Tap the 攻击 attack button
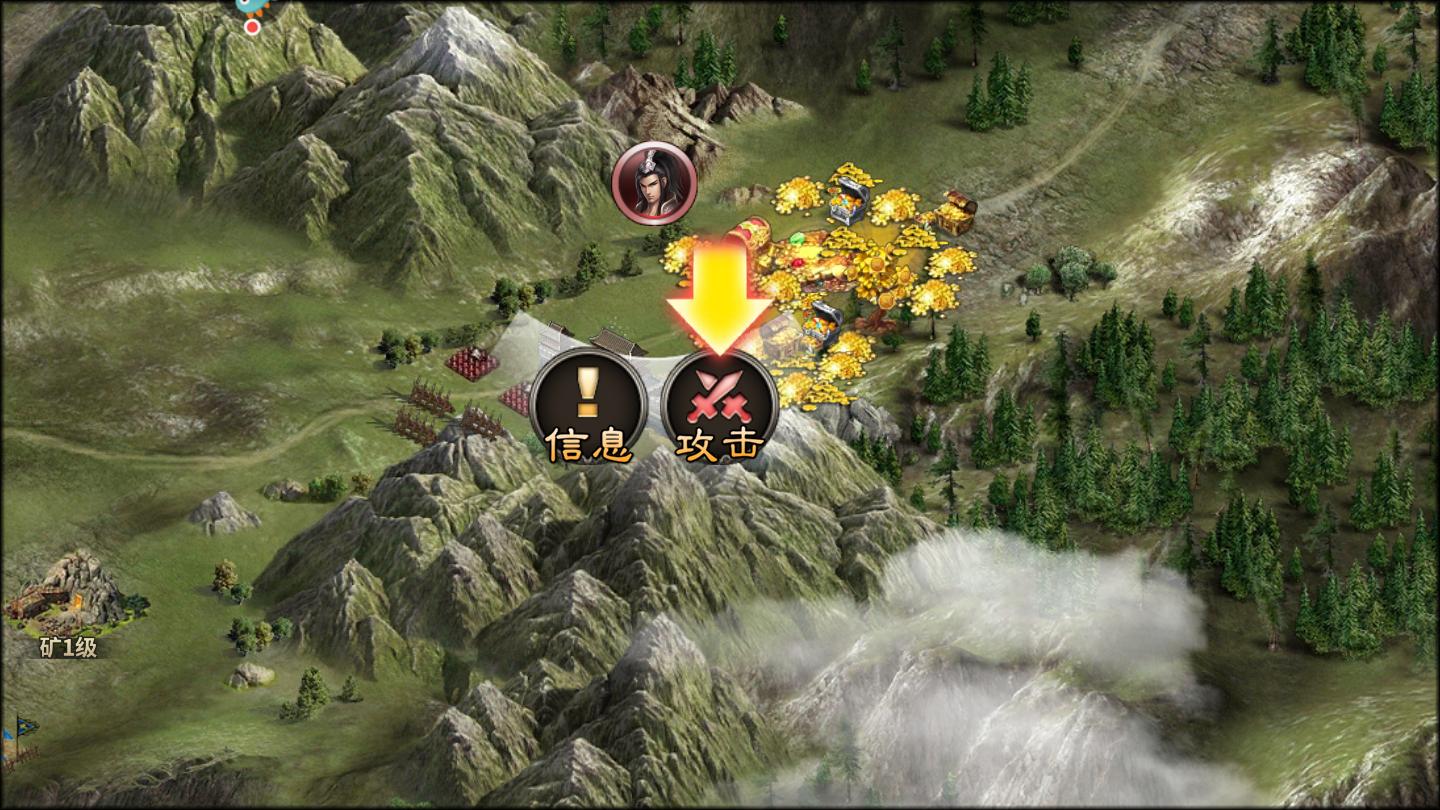Image resolution: width=1440 pixels, height=810 pixels. pyautogui.click(x=719, y=403)
